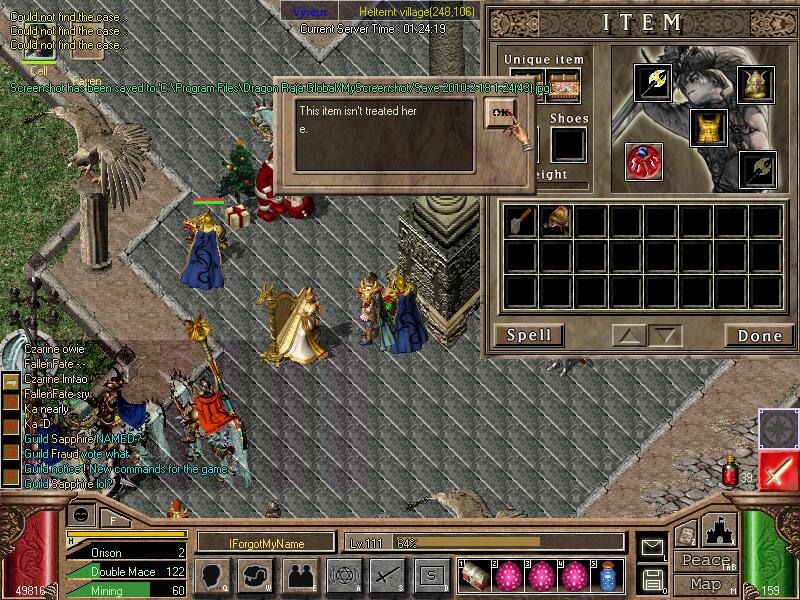
Task: Click the equipped golden horned helmet slot
Action: [x=756, y=82]
